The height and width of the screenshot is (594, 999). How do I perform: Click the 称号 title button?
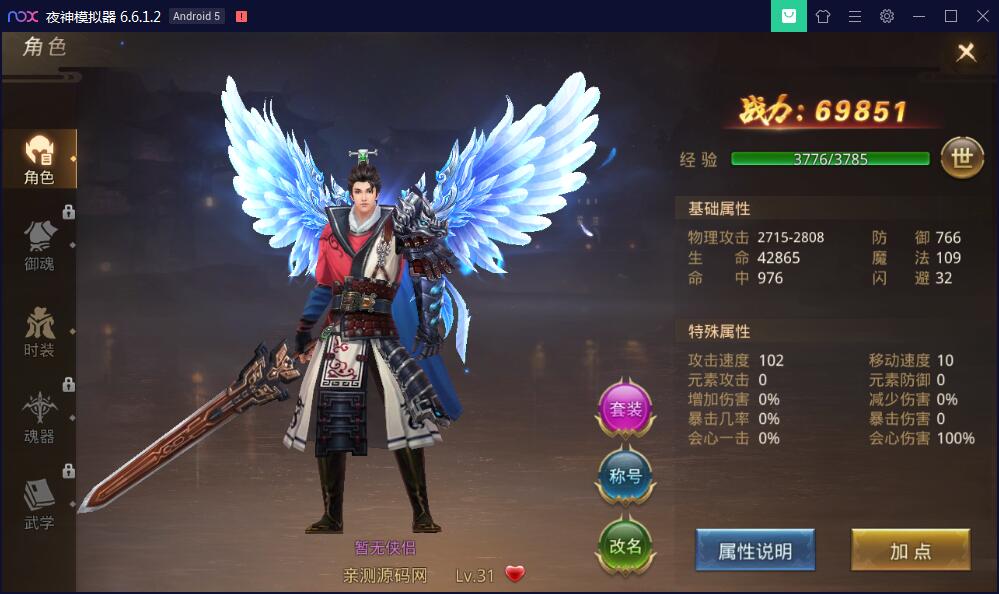click(x=626, y=476)
